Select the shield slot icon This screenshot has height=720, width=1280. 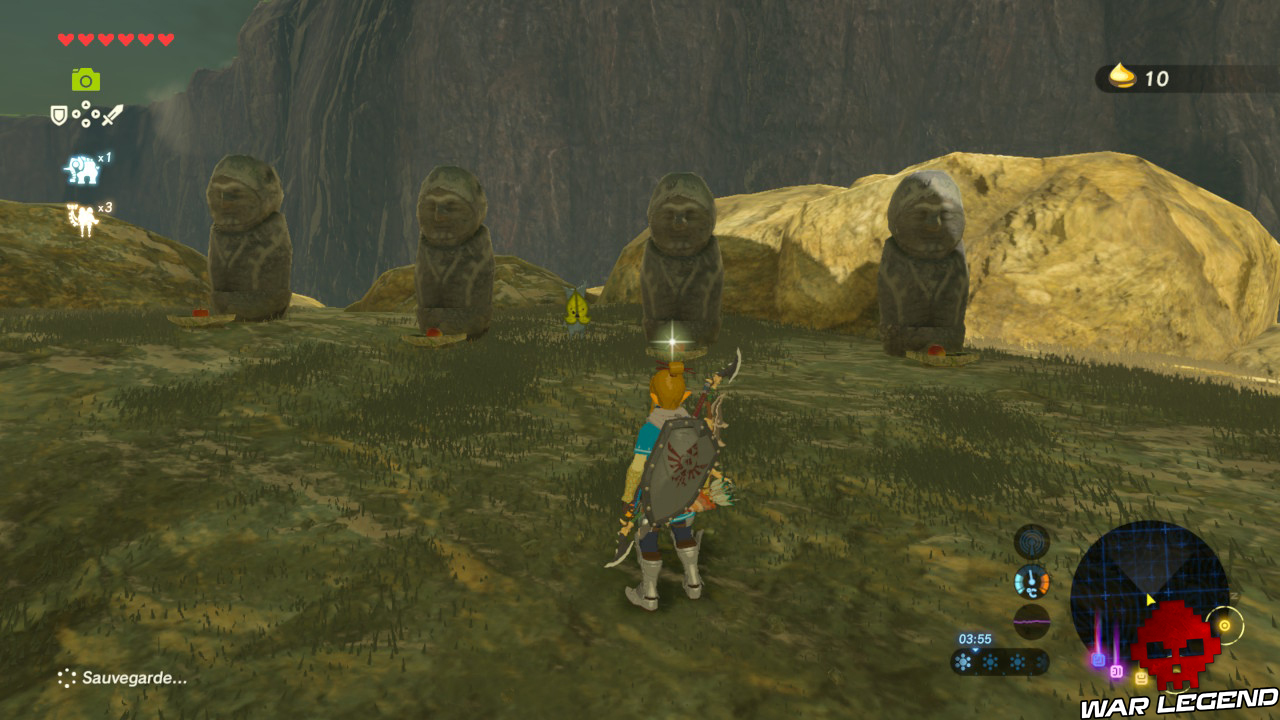point(59,114)
